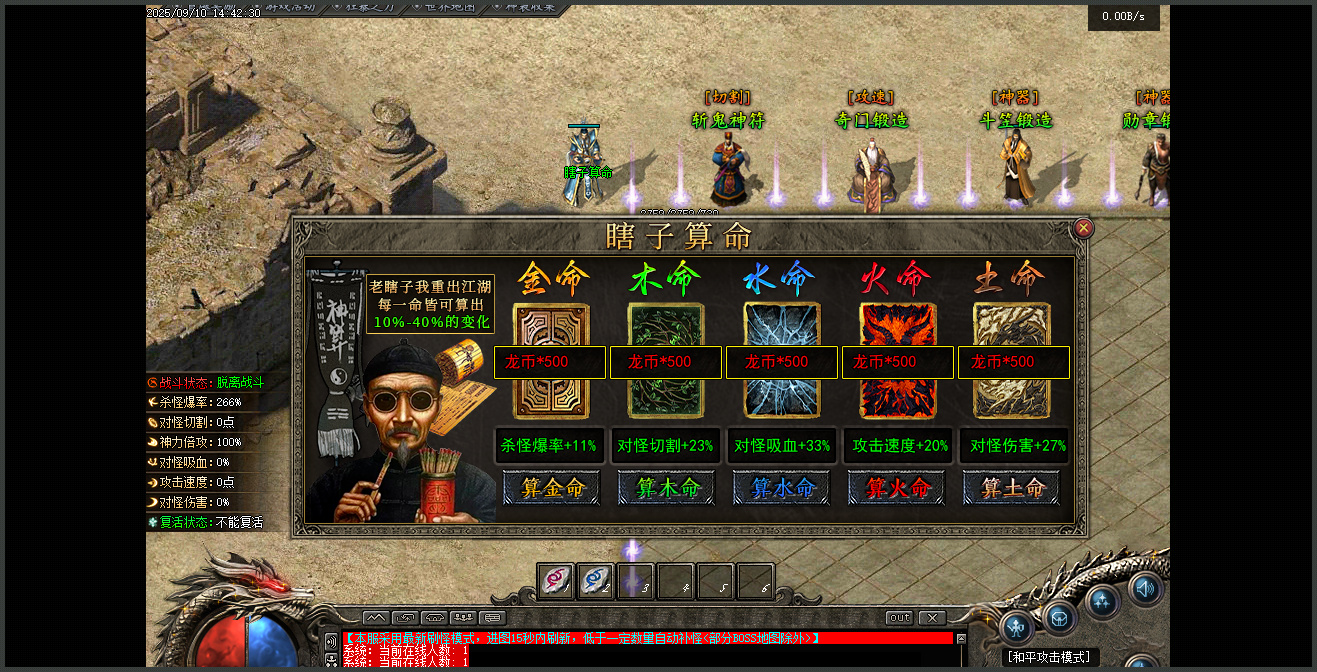This screenshot has height=672, width=1317.
Task: Toggle the sound speaker icon
Action: coord(1145,589)
